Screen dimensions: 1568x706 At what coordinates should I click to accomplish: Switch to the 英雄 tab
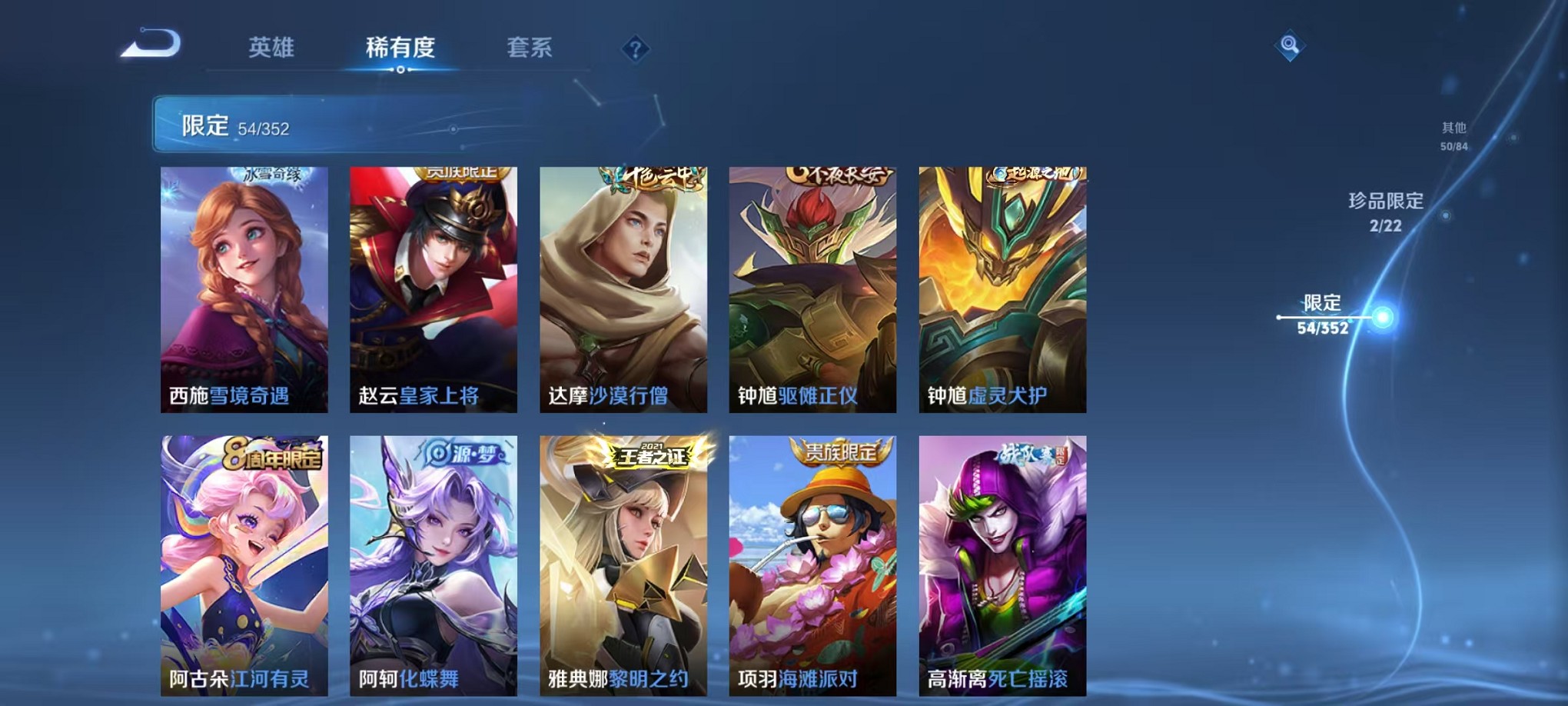(271, 48)
